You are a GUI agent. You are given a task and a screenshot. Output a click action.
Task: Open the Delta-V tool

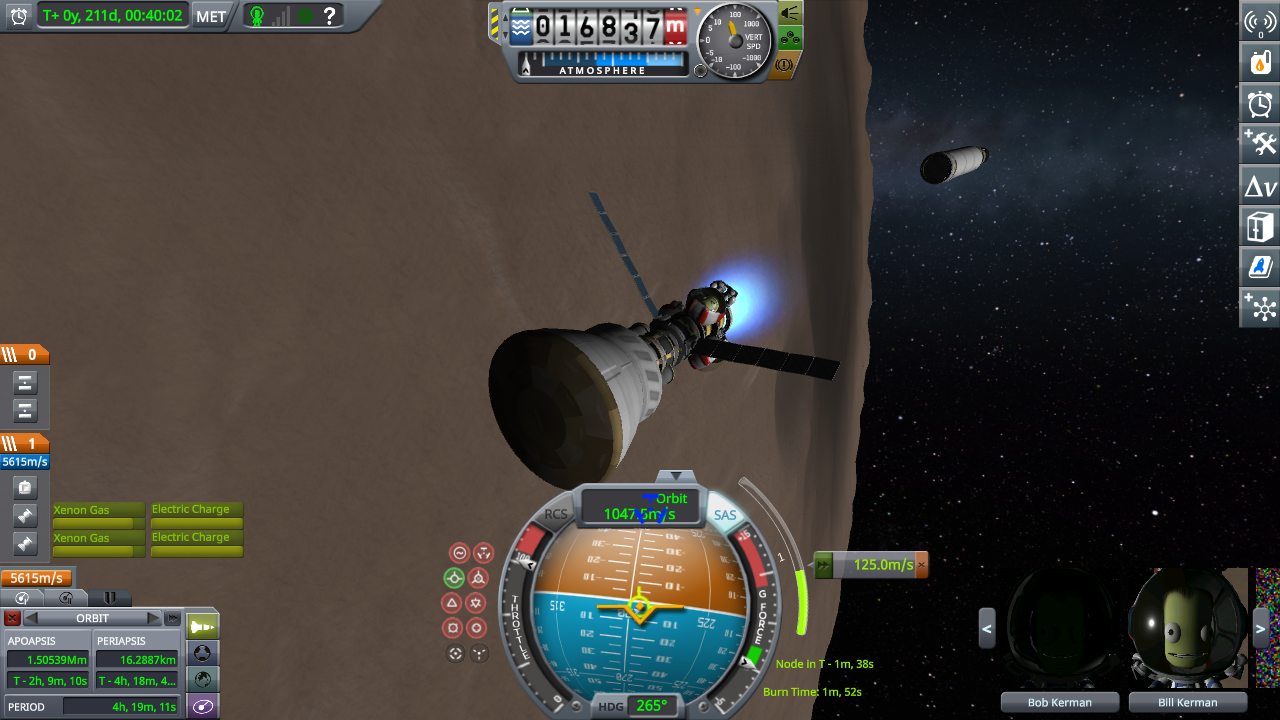click(1260, 186)
